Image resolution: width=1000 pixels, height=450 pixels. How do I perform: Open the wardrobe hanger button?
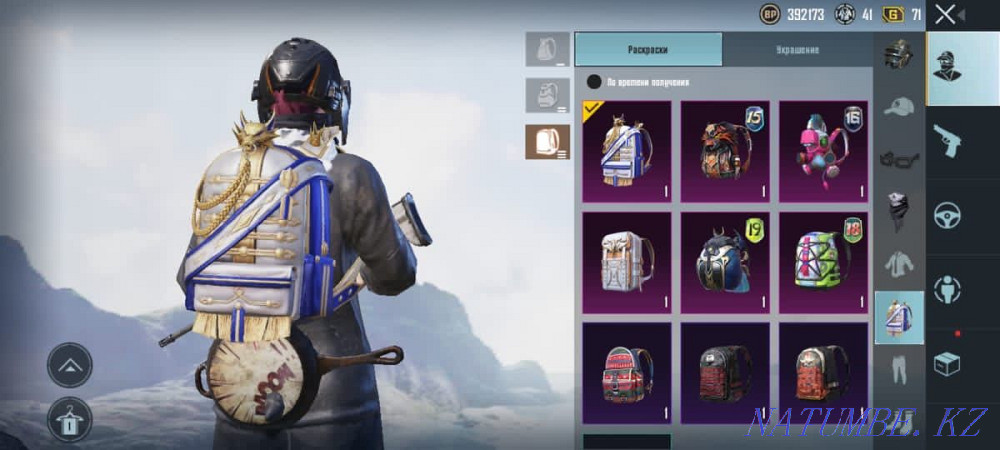pyautogui.click(x=70, y=420)
